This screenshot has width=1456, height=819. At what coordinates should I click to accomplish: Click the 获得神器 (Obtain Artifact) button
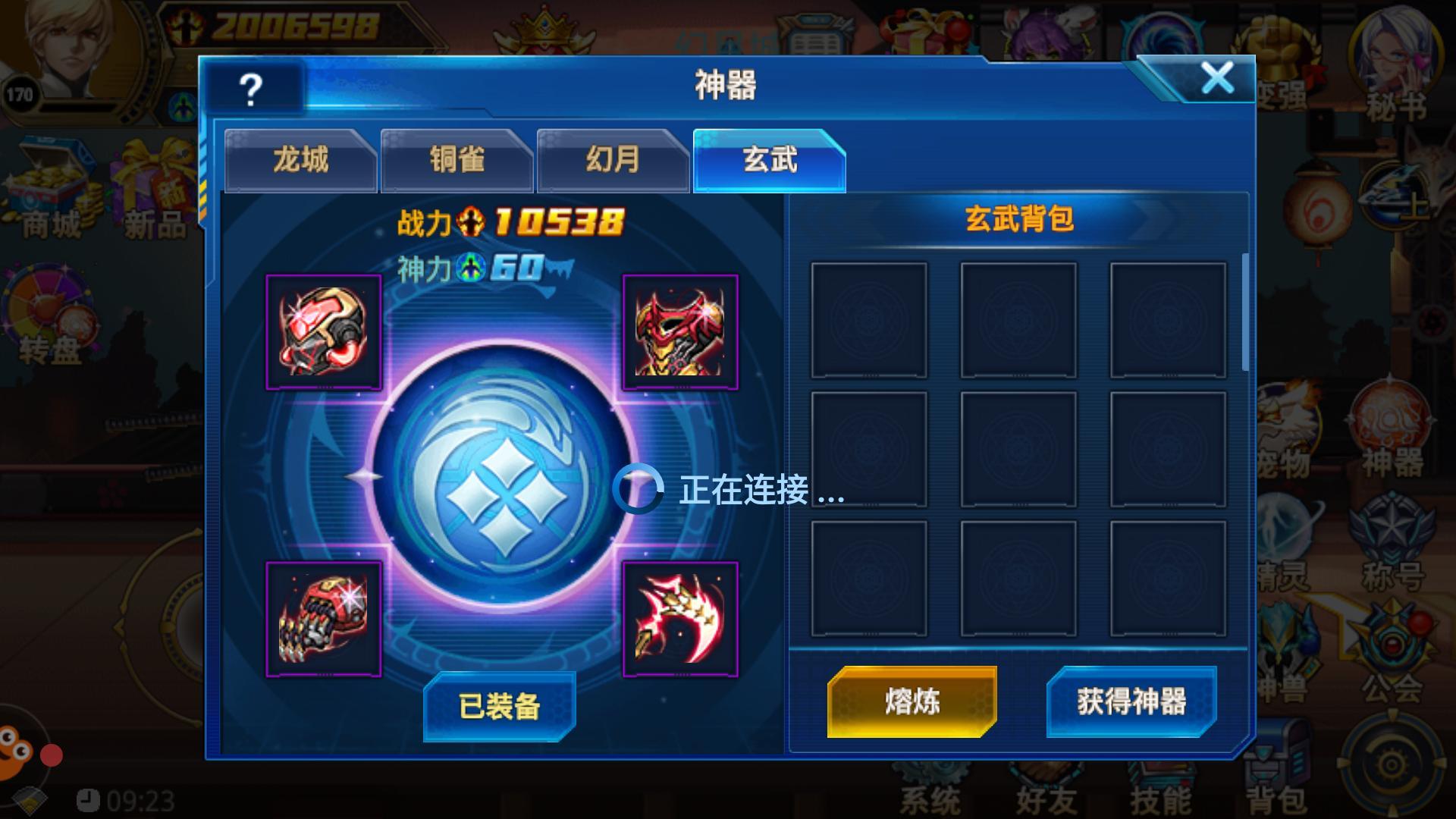(1133, 701)
